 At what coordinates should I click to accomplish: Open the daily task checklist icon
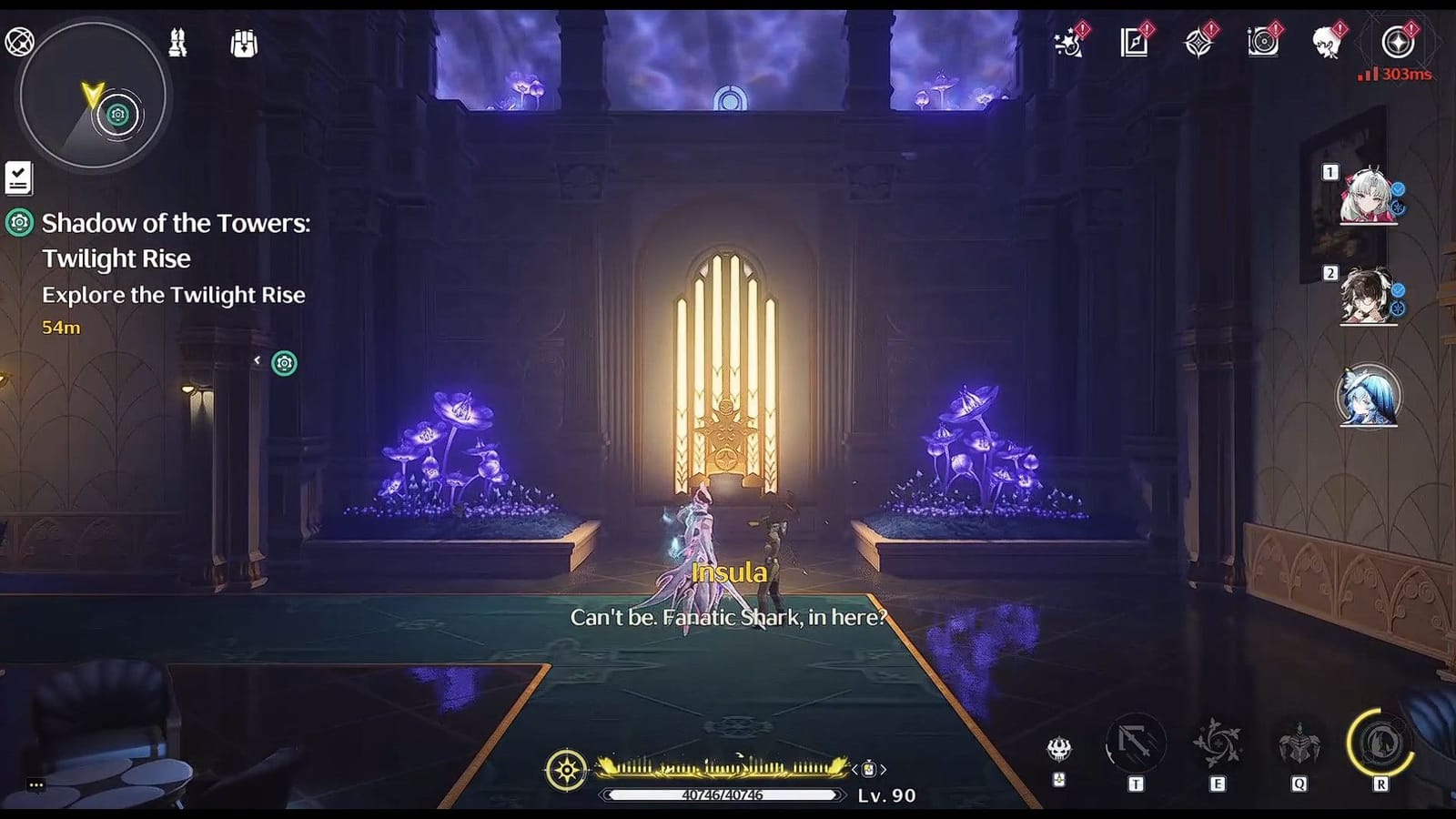[20, 177]
